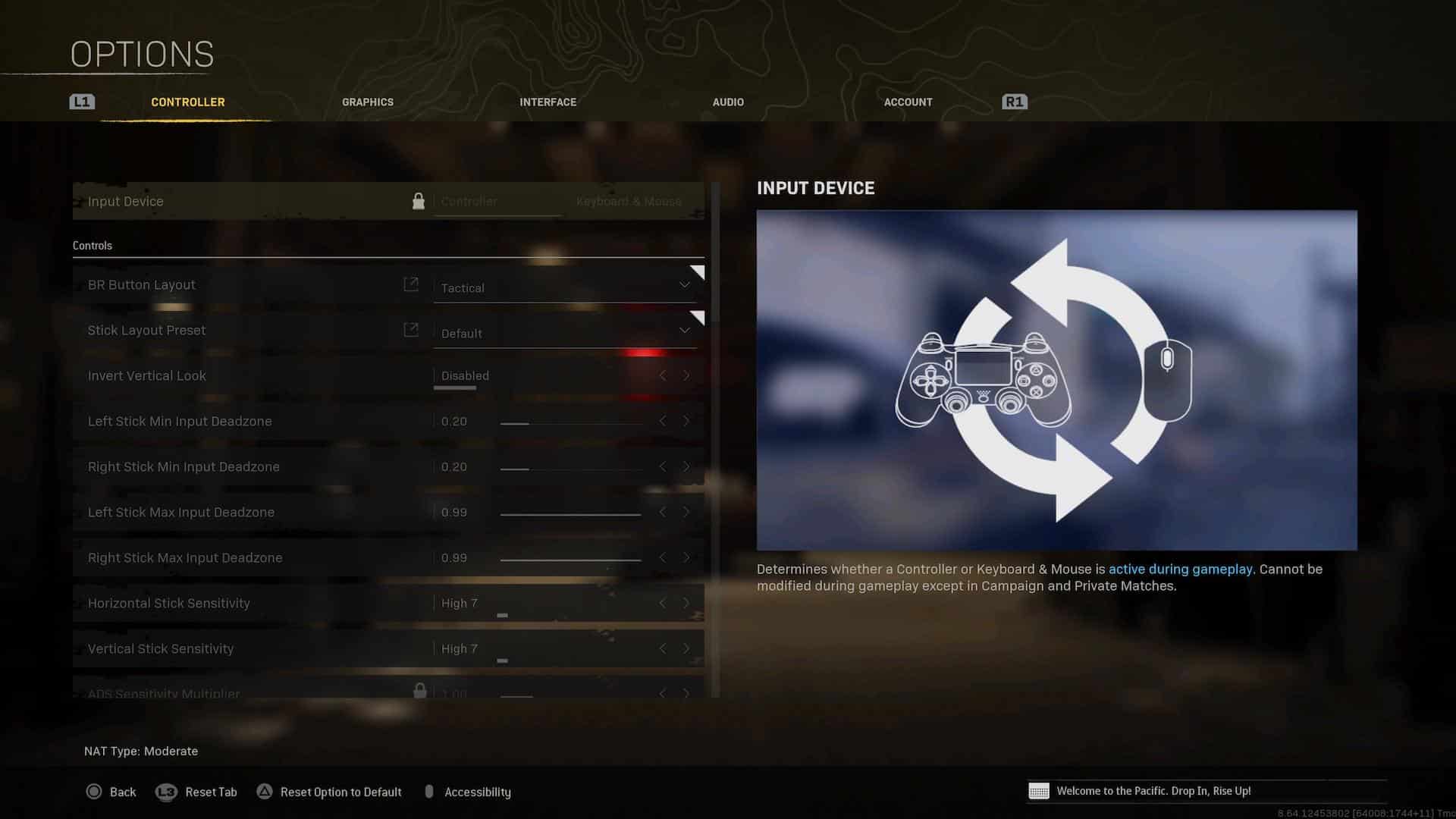Open the Default stick layout dropdown
This screenshot has height=819, width=1456.
(565, 333)
